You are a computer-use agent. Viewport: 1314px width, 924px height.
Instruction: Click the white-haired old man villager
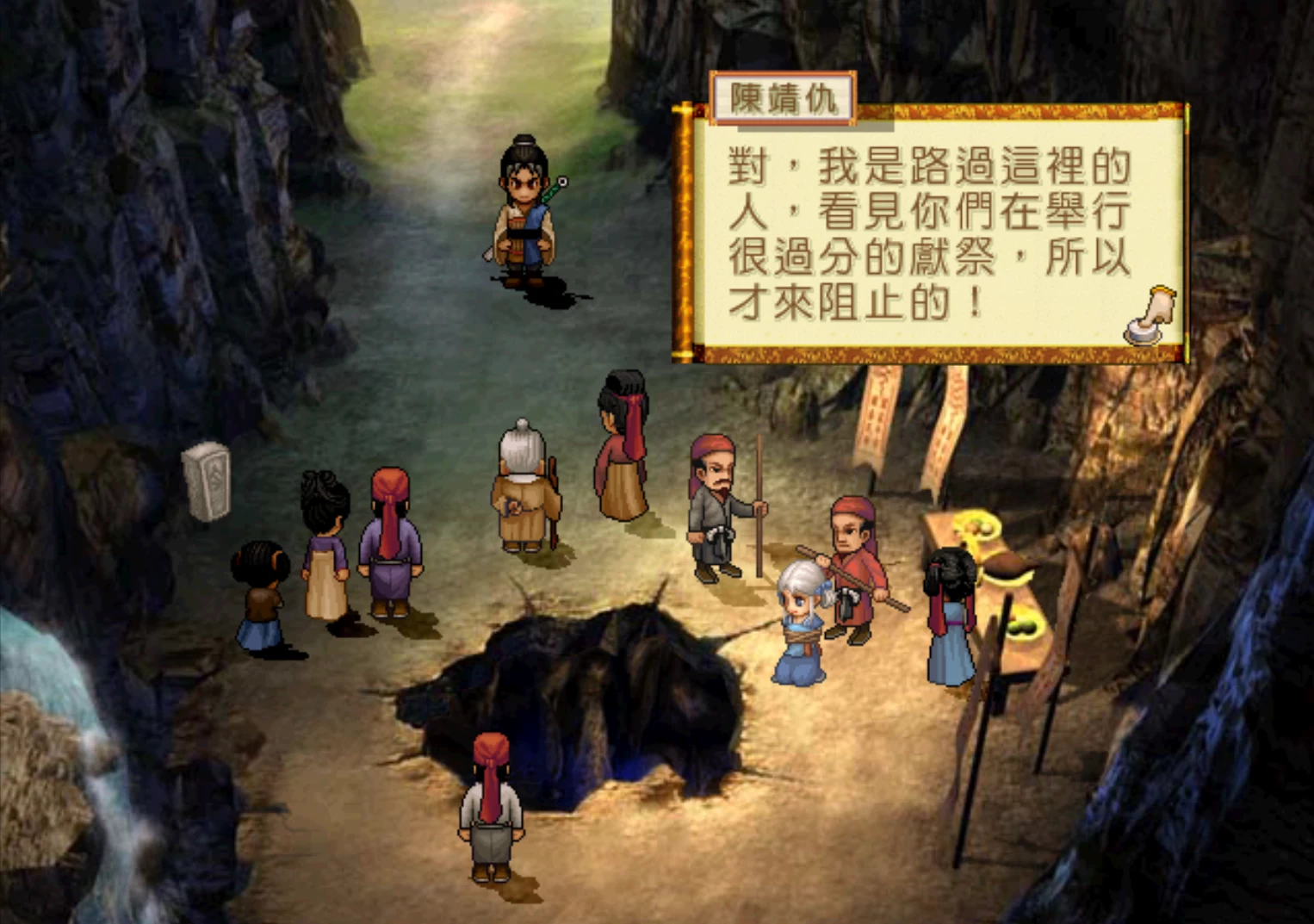521,482
